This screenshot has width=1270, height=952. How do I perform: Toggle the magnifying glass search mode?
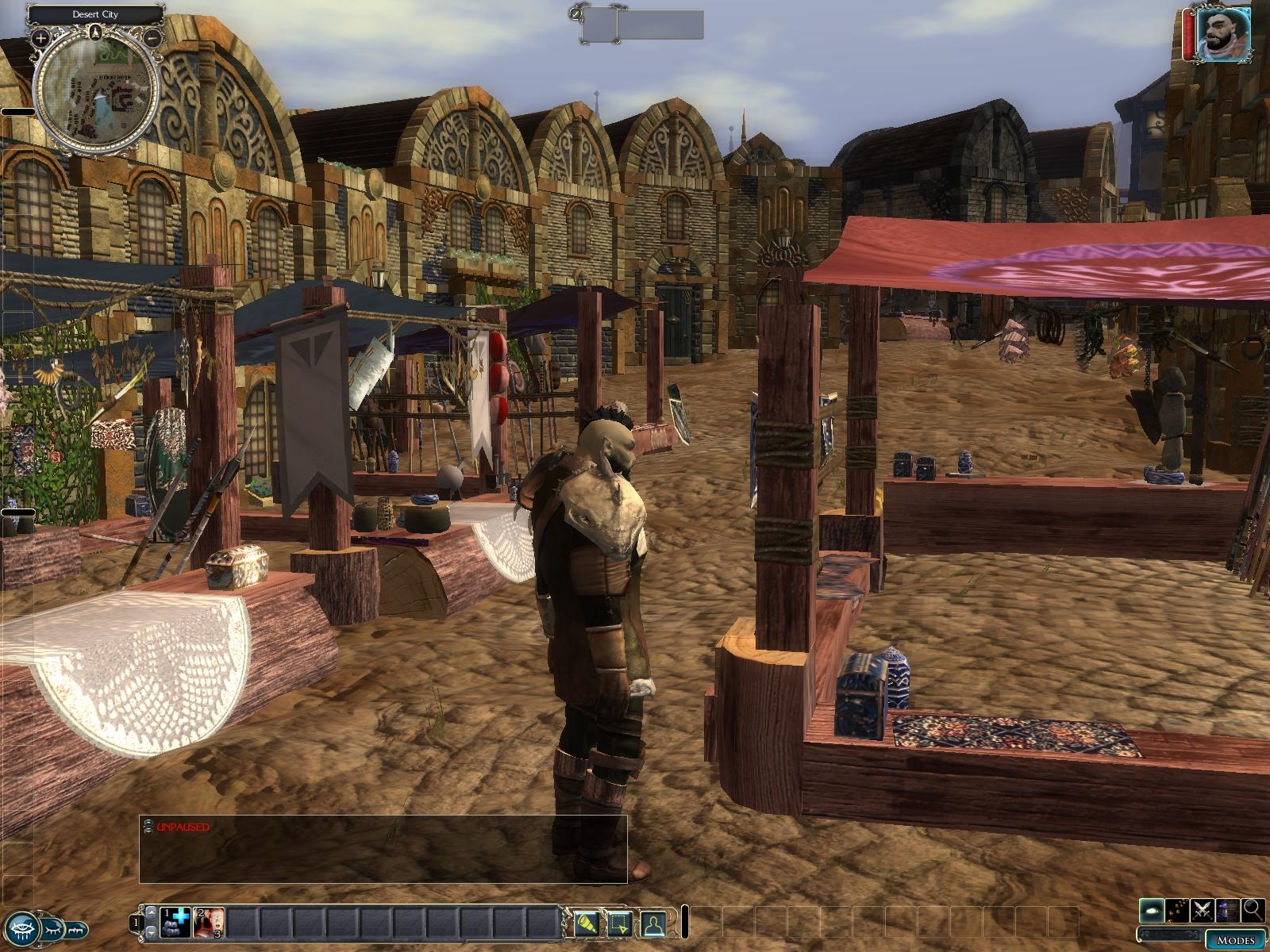1253,911
